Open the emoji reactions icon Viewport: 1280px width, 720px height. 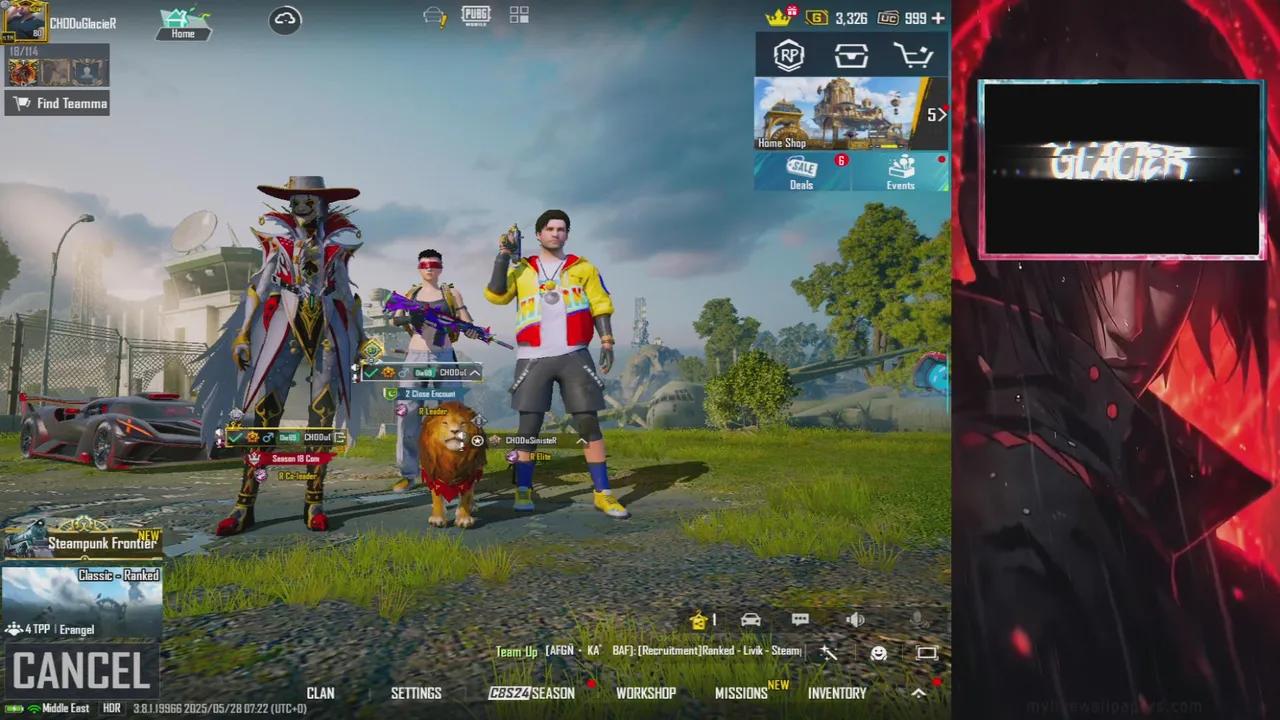point(877,652)
